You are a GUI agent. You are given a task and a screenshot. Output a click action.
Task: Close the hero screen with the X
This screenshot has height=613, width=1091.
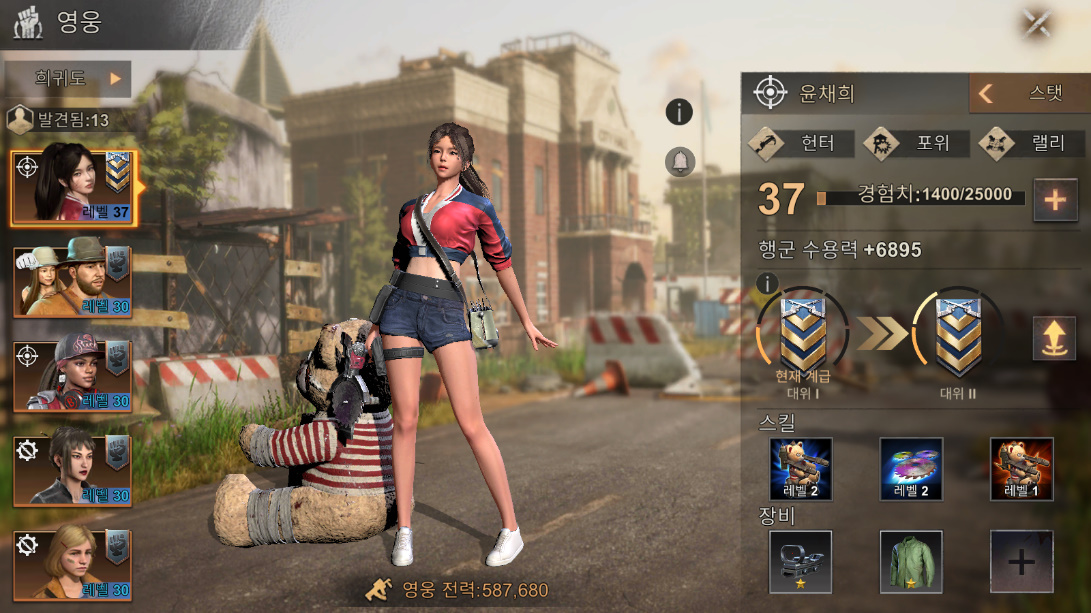pos(1037,23)
